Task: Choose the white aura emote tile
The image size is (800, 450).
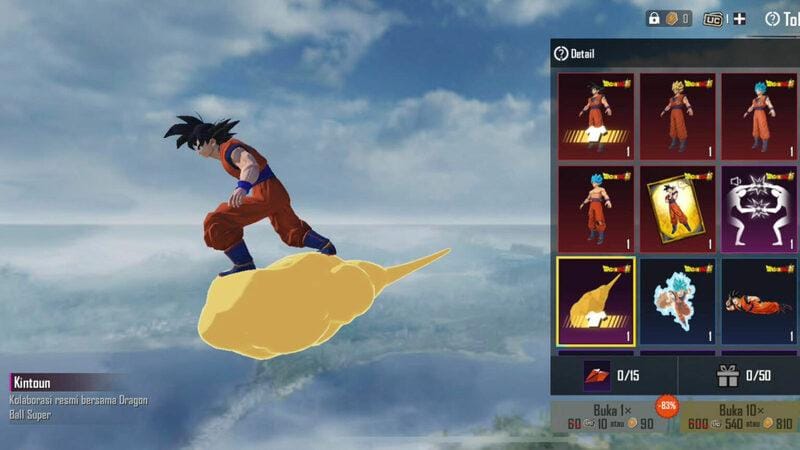Action: (x=759, y=208)
